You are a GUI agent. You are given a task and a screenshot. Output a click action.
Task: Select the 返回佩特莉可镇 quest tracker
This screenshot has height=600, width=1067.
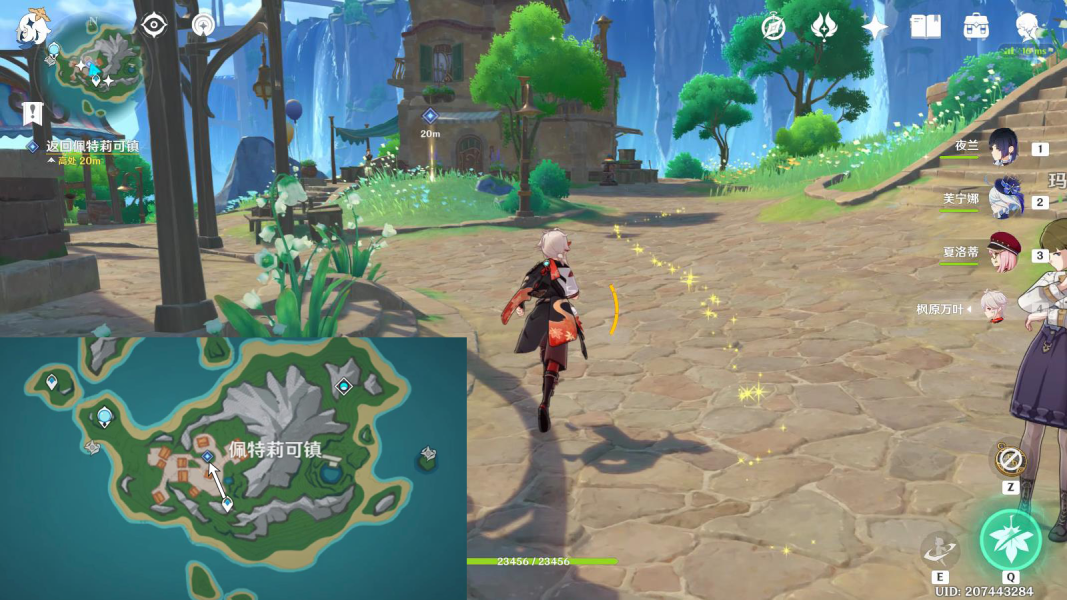click(90, 146)
